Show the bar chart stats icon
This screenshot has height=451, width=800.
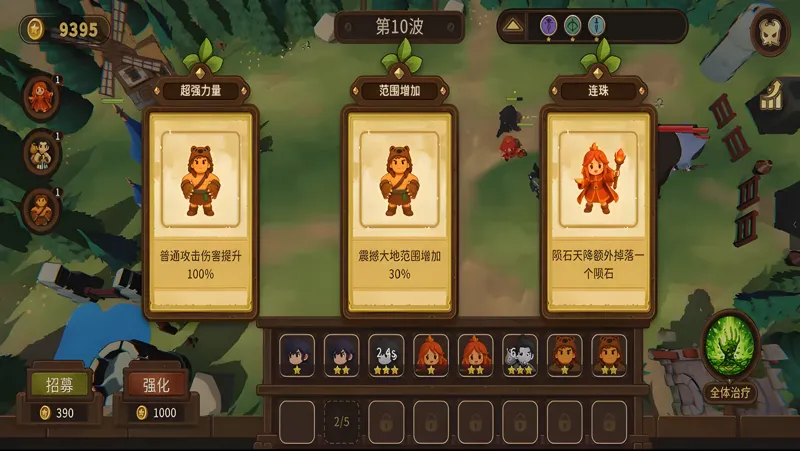pyautogui.click(x=771, y=97)
